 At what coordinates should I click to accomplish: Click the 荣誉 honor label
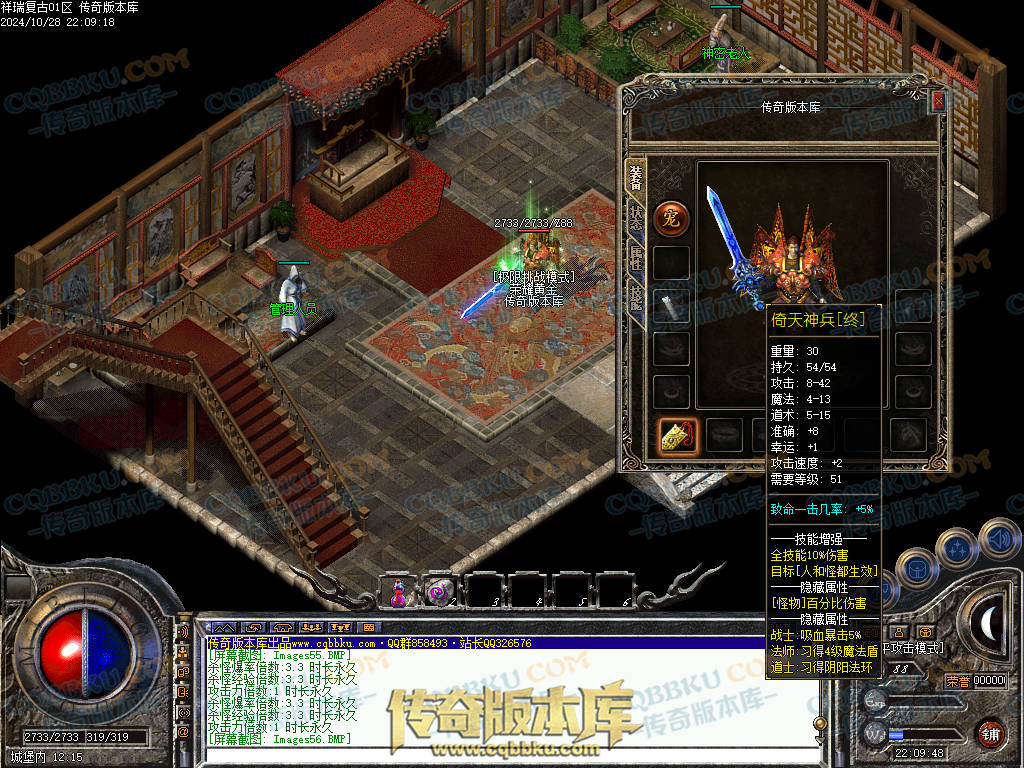tap(958, 681)
